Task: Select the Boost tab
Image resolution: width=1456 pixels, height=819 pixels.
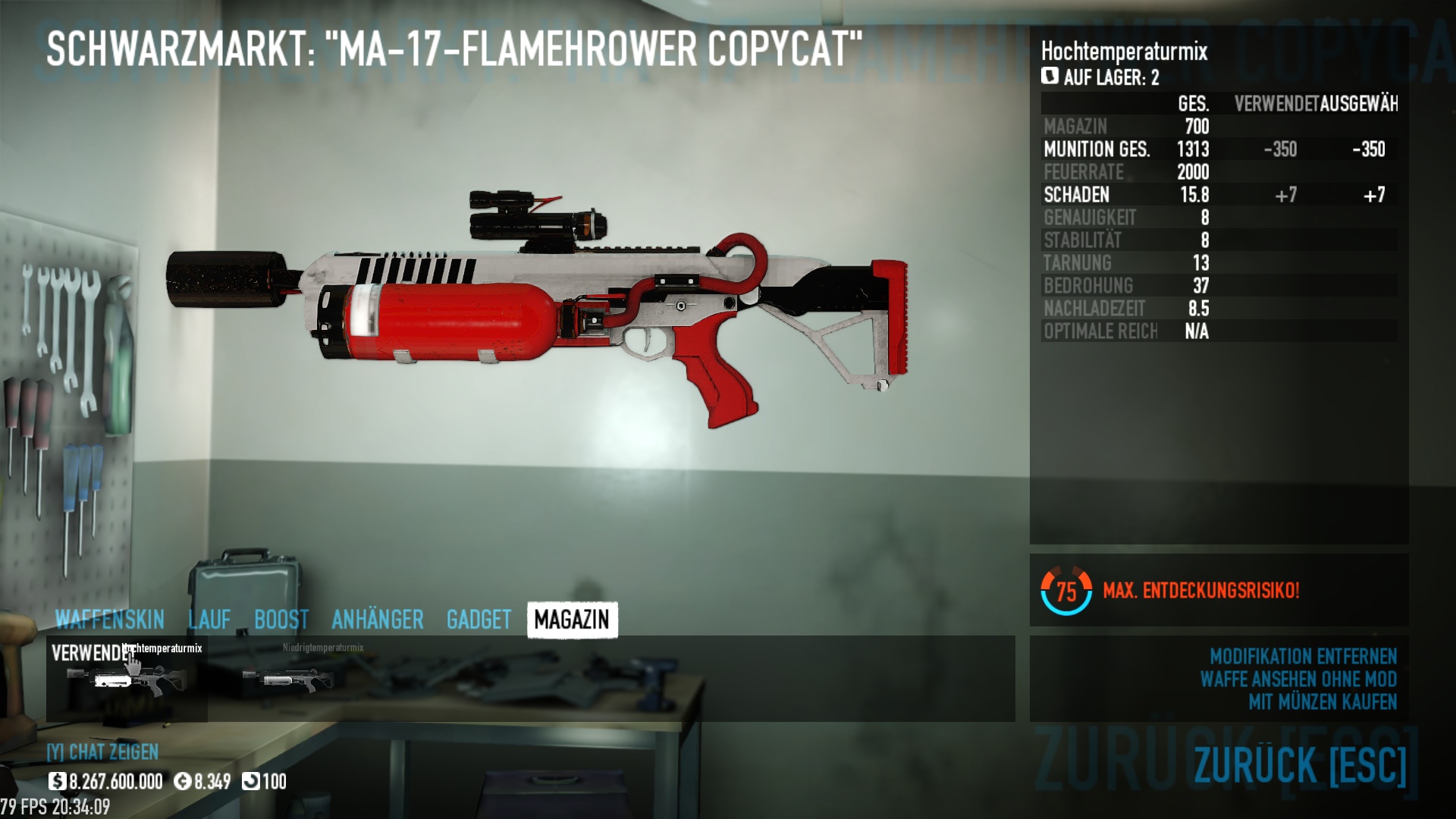Action: coord(281,620)
